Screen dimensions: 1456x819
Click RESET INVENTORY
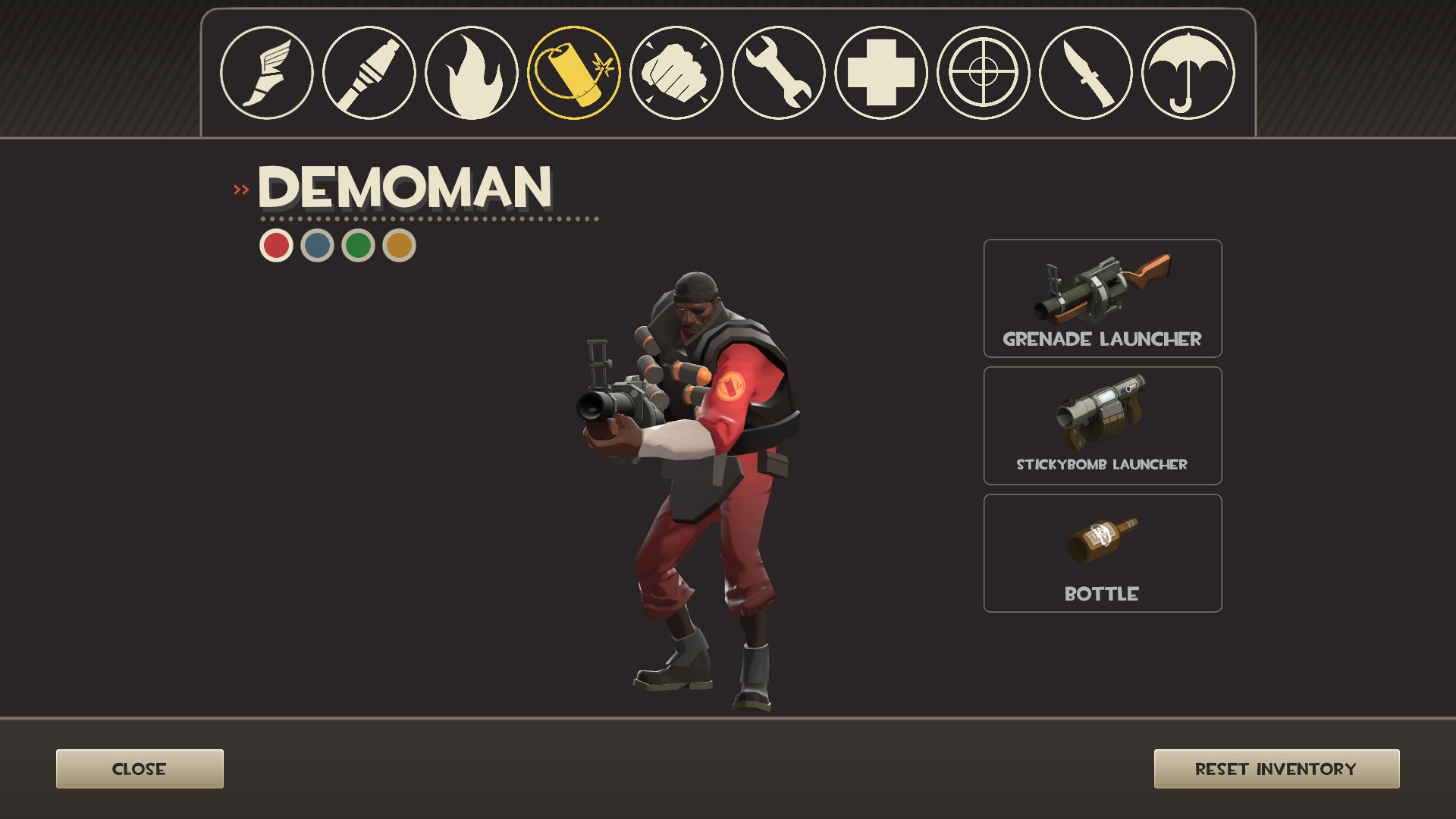1276,768
